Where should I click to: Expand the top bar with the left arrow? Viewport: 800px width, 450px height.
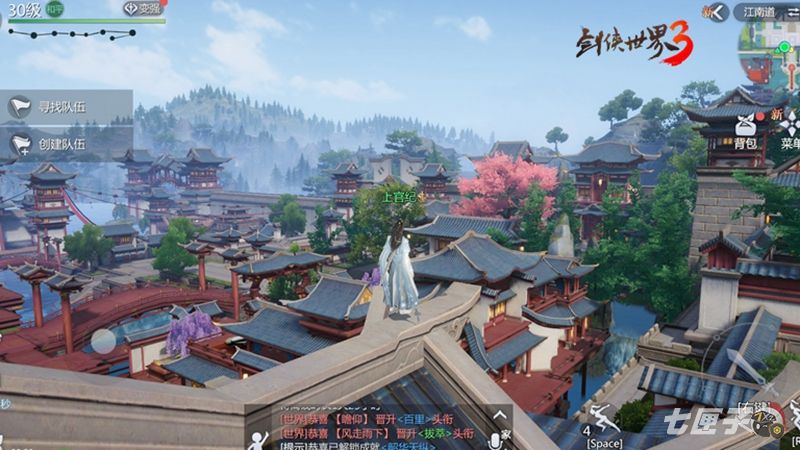(714, 12)
